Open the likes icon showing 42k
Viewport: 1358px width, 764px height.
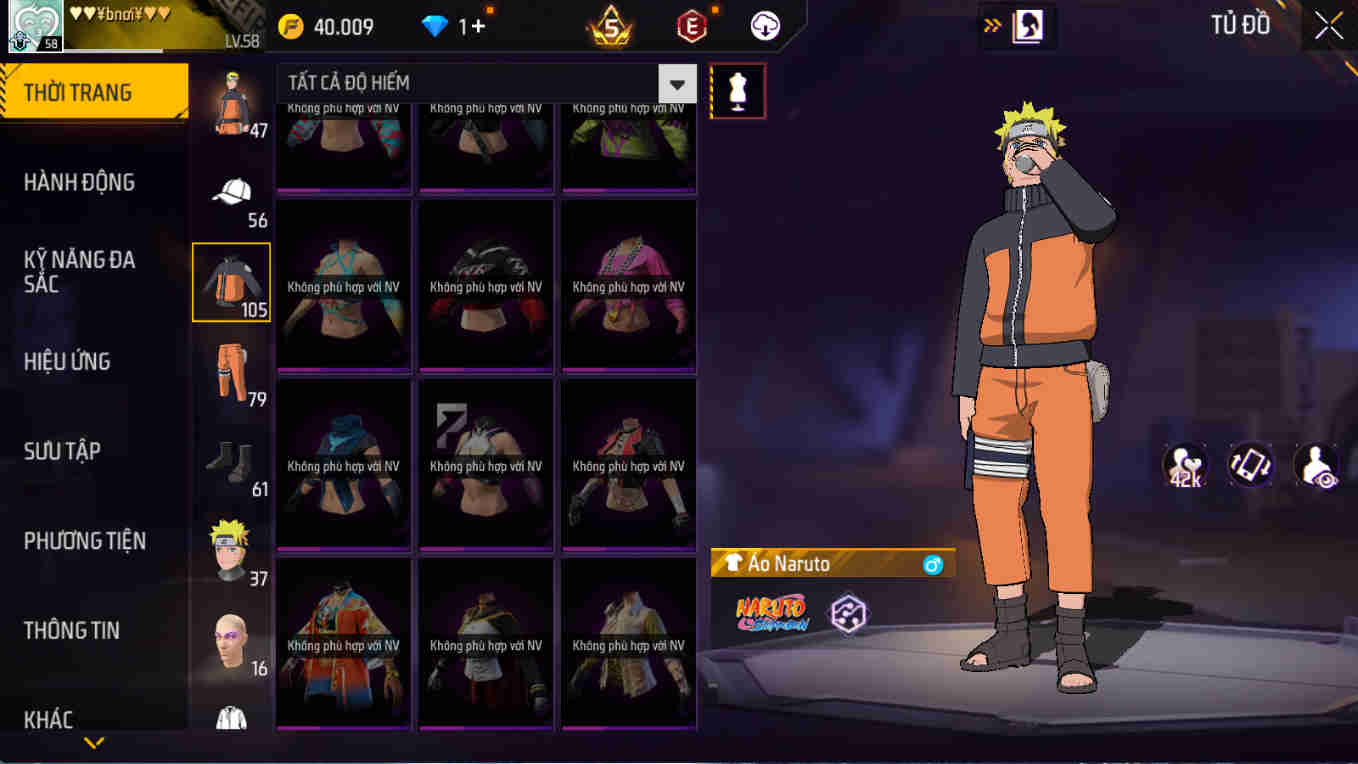[x=1185, y=464]
